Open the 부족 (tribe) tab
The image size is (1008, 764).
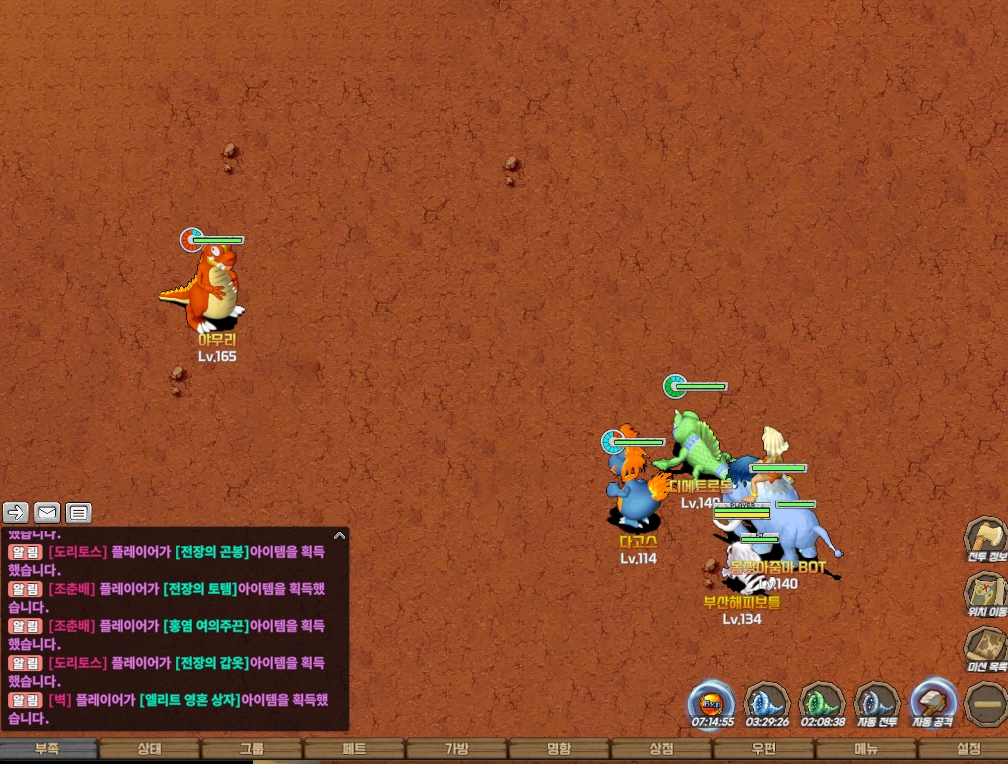(49, 749)
